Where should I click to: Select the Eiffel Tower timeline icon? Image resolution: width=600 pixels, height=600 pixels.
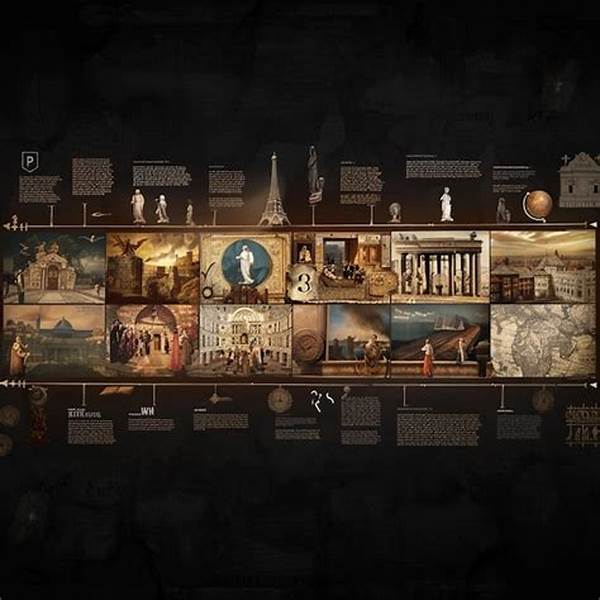(x=274, y=190)
